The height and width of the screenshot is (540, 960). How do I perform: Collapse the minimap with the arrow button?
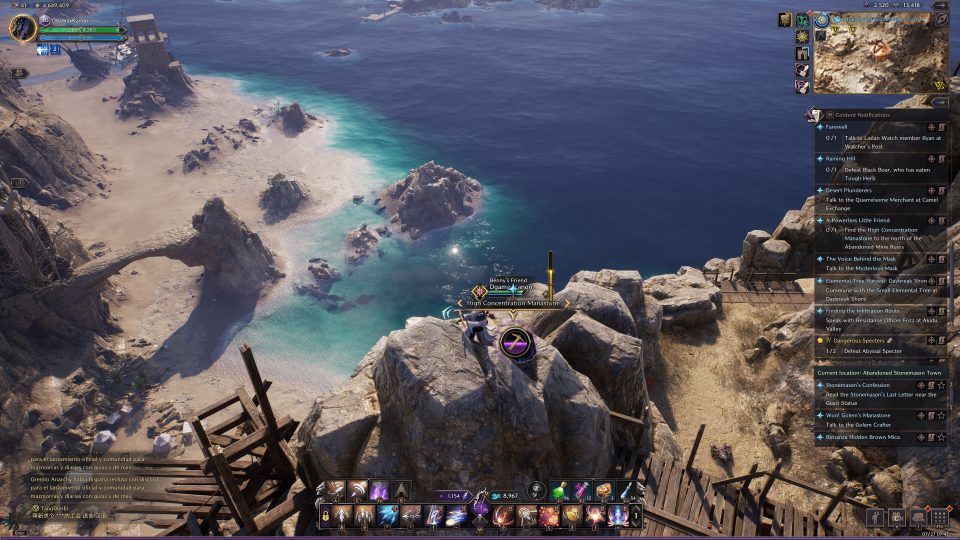(x=940, y=101)
